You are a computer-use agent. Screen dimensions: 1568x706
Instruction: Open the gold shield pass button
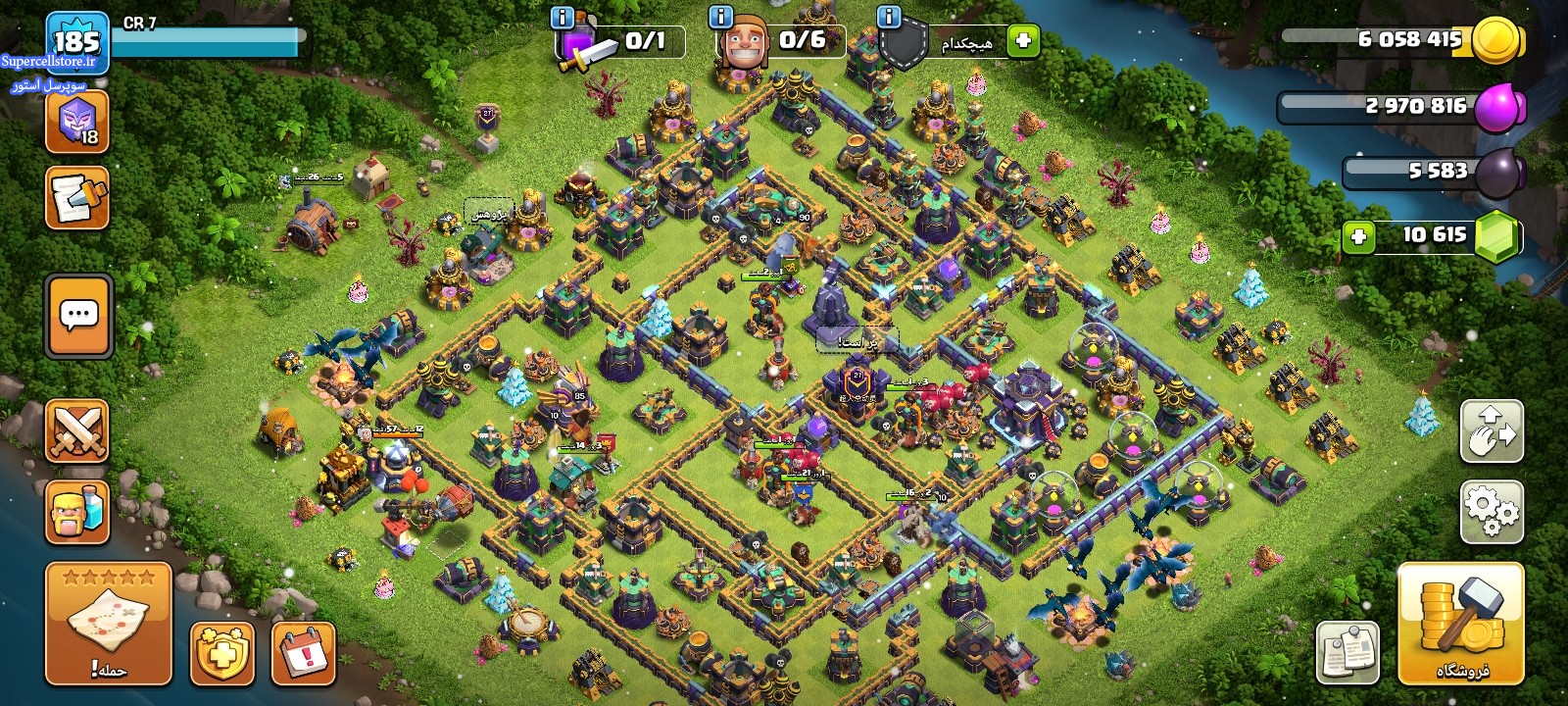222,652
